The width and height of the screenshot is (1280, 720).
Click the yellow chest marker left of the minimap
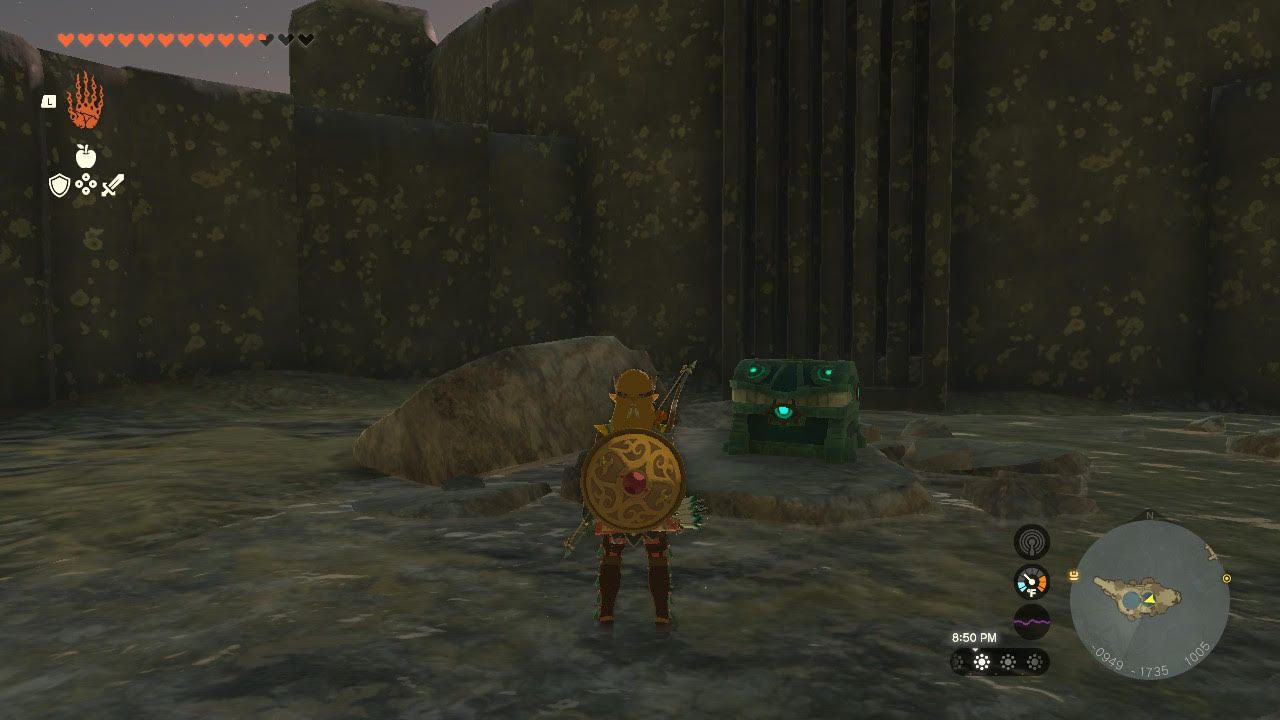[x=1073, y=576]
